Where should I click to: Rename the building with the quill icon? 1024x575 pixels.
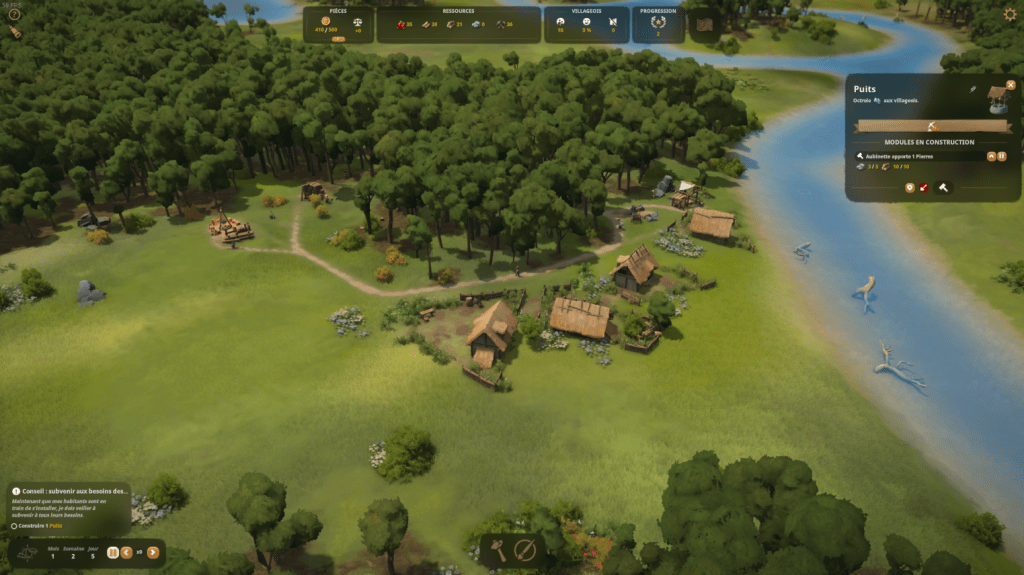tap(971, 90)
